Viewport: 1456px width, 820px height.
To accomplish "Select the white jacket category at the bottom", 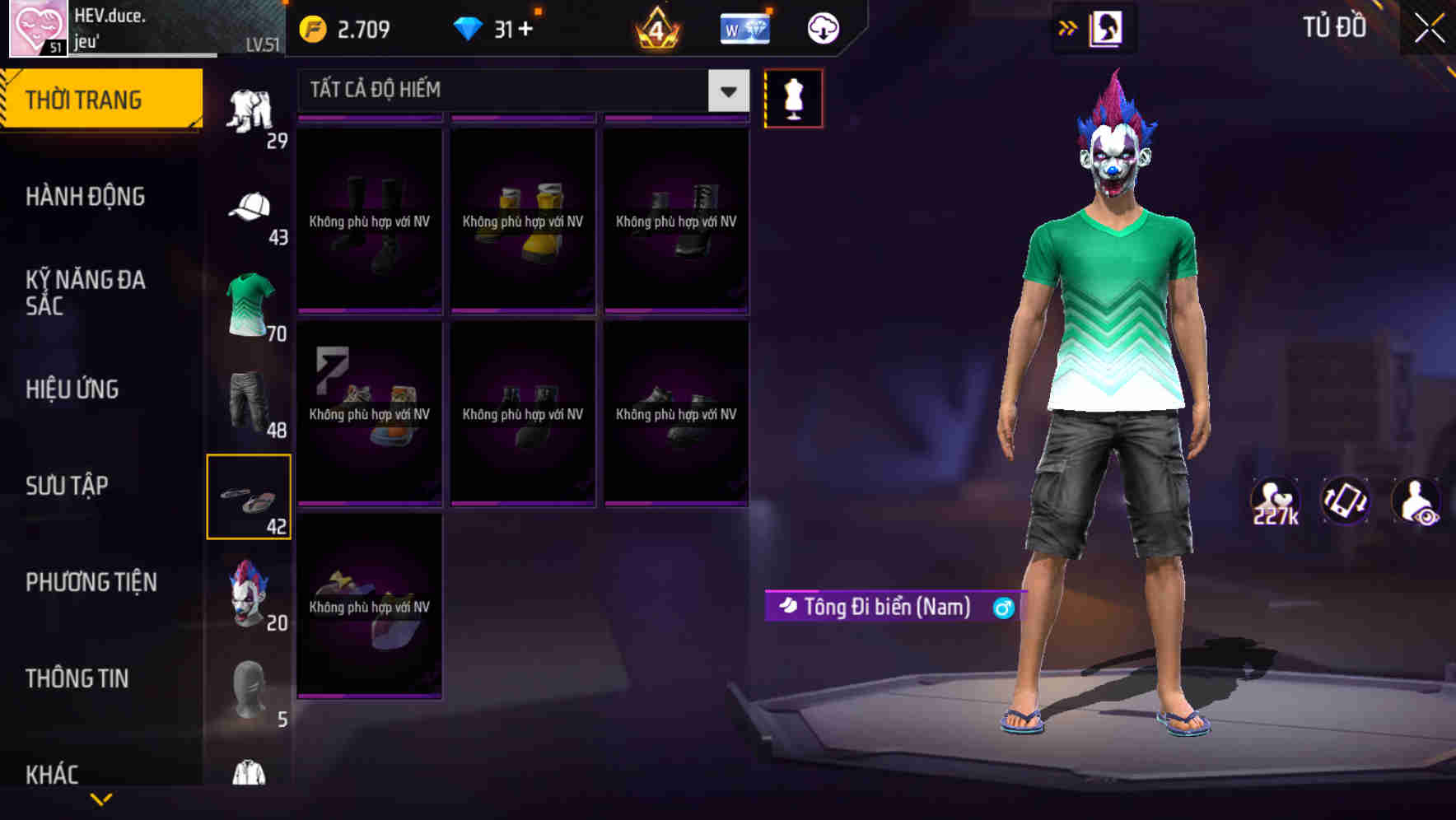I will (246, 772).
